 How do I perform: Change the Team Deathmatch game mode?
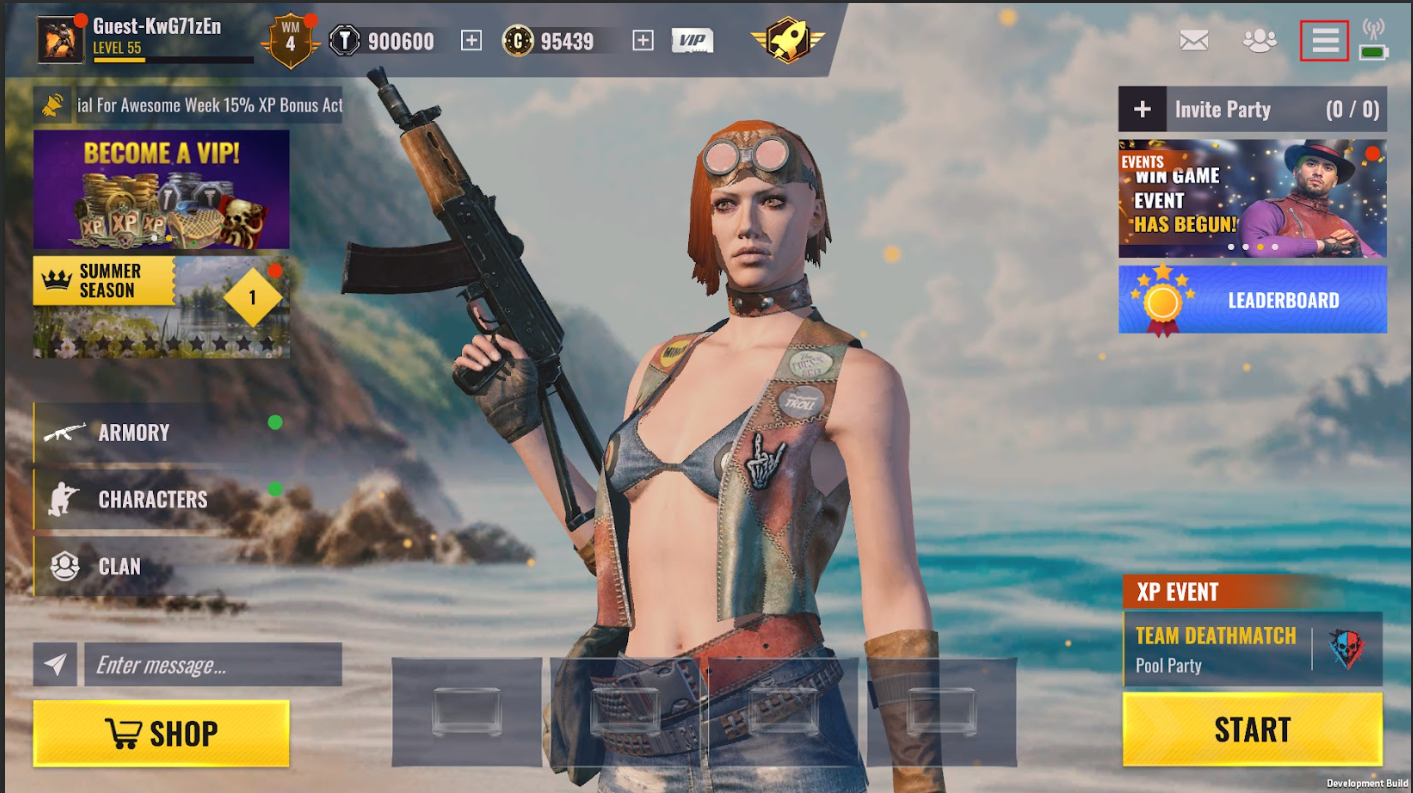[1252, 649]
